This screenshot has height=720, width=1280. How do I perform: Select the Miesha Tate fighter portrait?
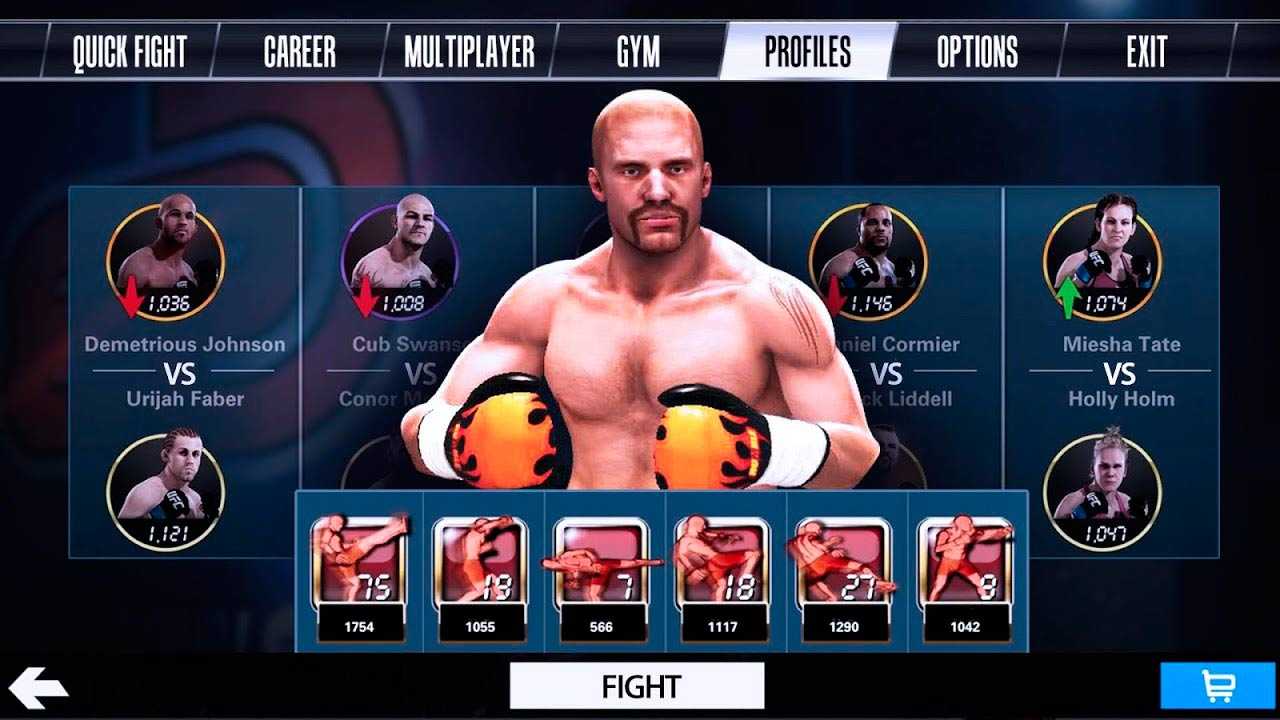[1102, 262]
